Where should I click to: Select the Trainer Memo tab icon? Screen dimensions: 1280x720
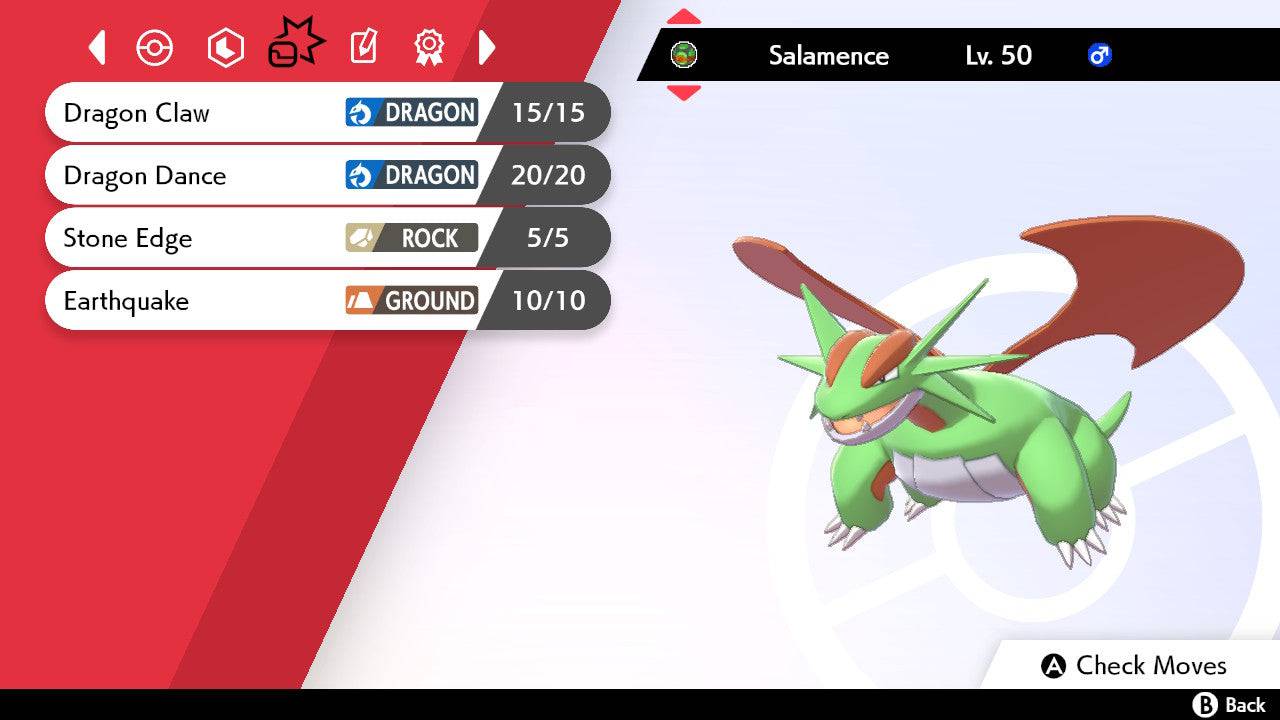click(363, 47)
